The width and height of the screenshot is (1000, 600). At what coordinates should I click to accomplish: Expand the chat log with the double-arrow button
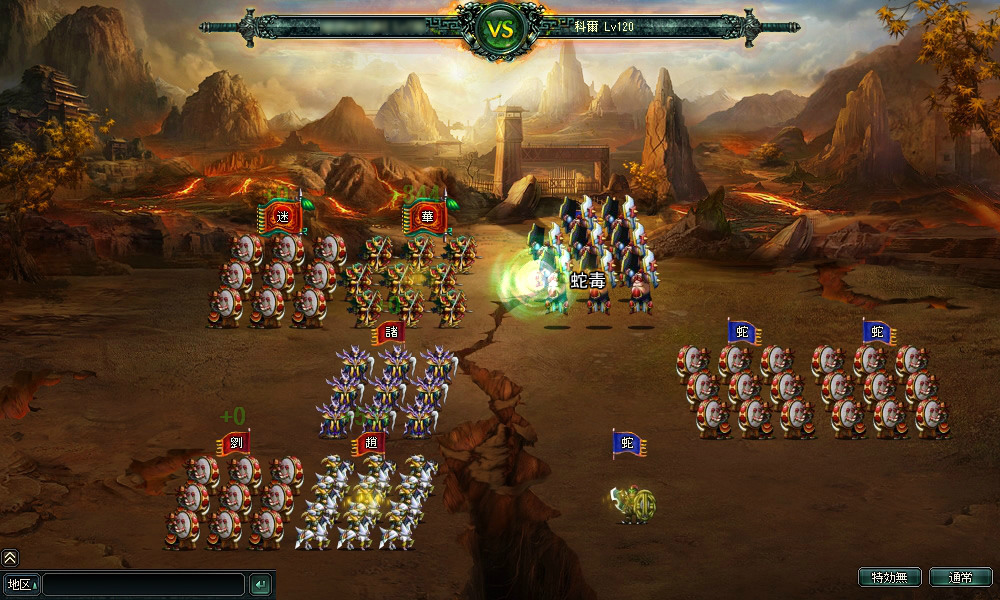[10, 558]
